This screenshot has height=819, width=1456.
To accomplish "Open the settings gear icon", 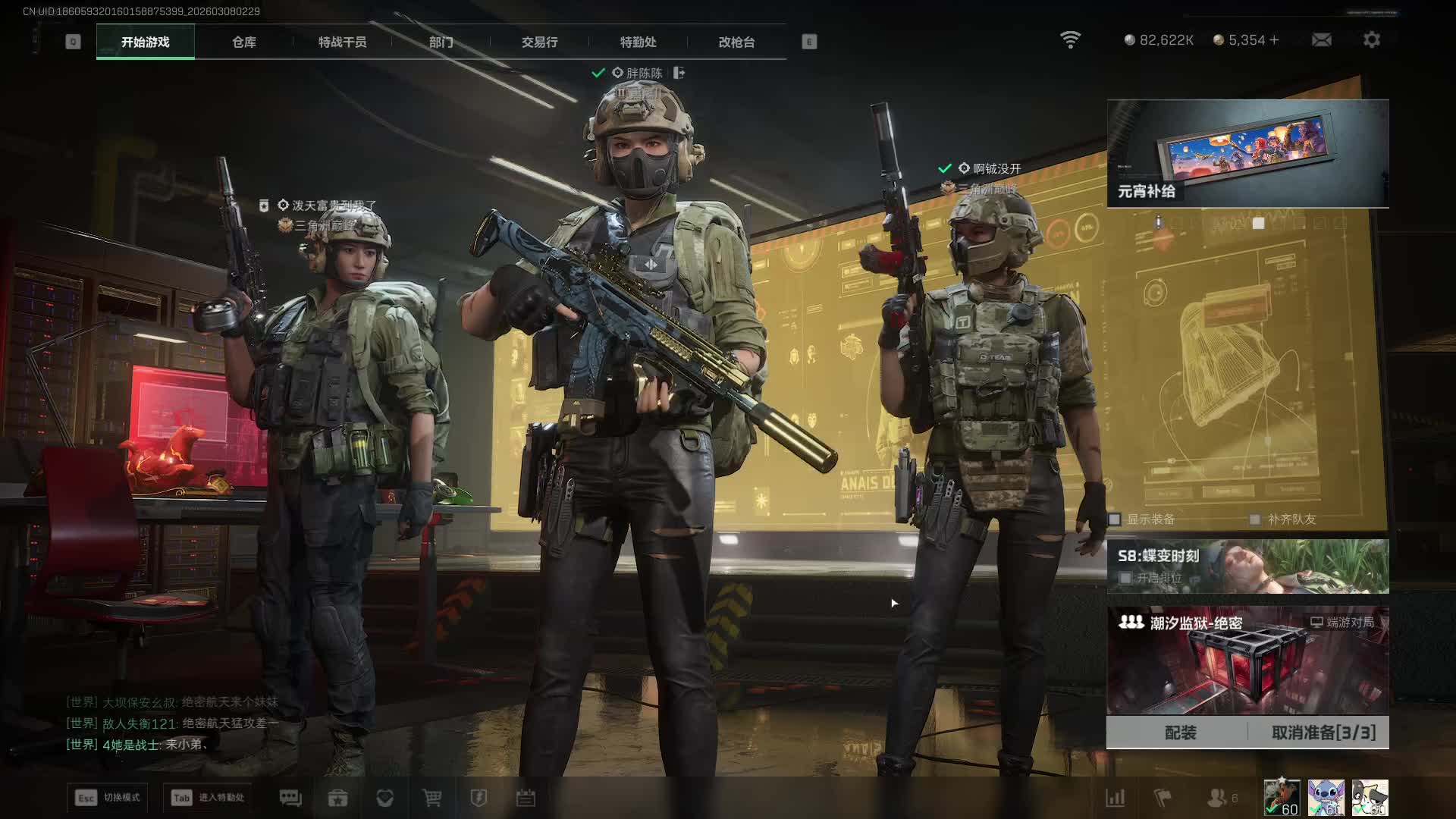I will (x=1371, y=40).
